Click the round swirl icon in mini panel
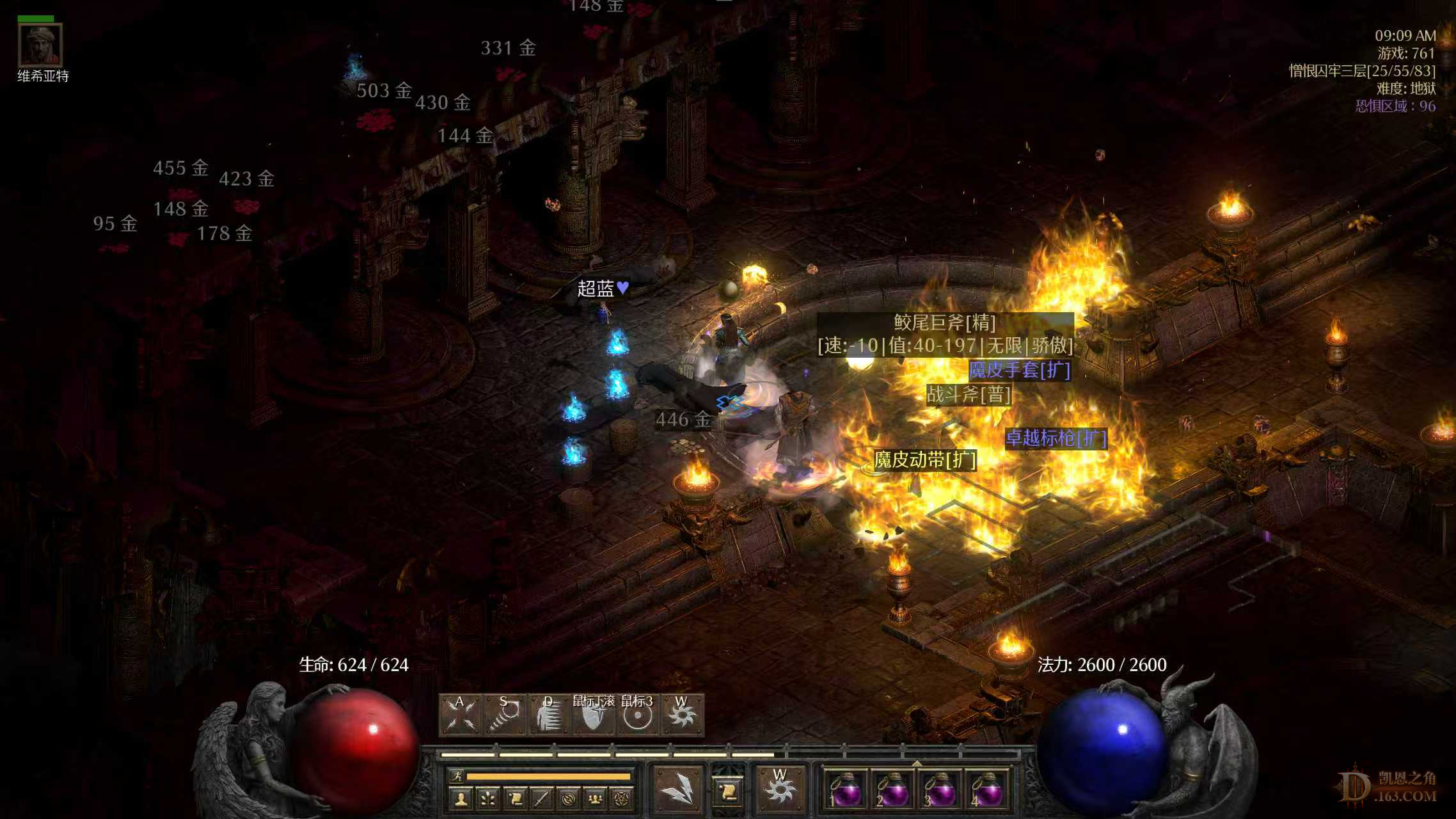 pyautogui.click(x=568, y=799)
